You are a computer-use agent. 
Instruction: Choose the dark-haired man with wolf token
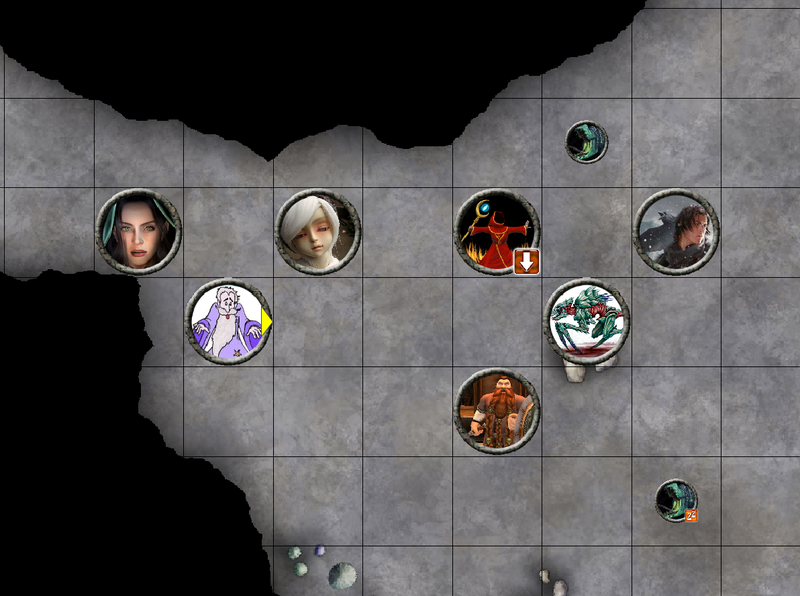click(x=677, y=231)
